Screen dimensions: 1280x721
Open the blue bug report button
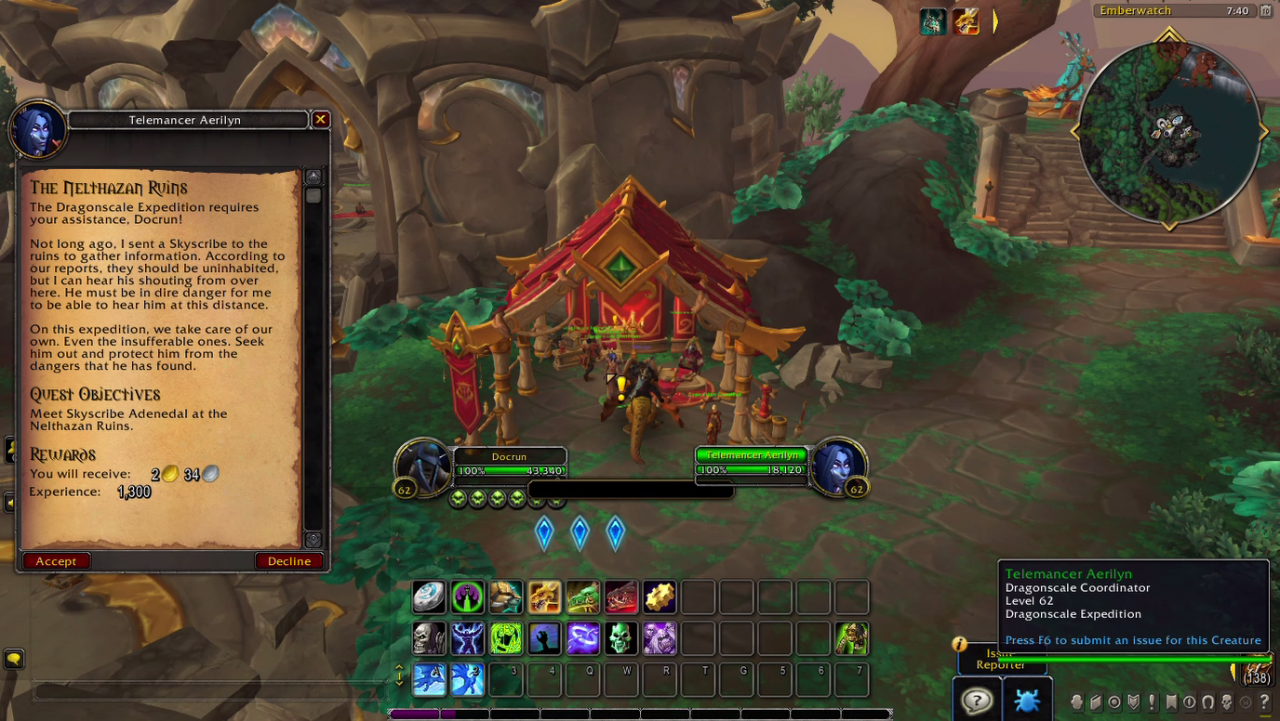point(1027,700)
